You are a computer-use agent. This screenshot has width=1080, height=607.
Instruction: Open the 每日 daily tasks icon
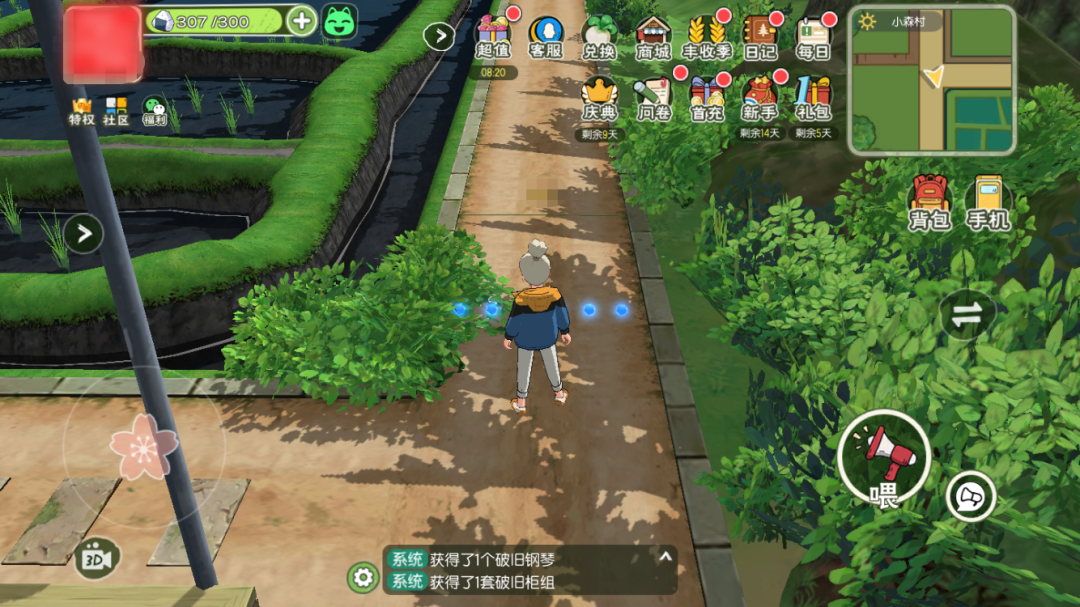(813, 36)
